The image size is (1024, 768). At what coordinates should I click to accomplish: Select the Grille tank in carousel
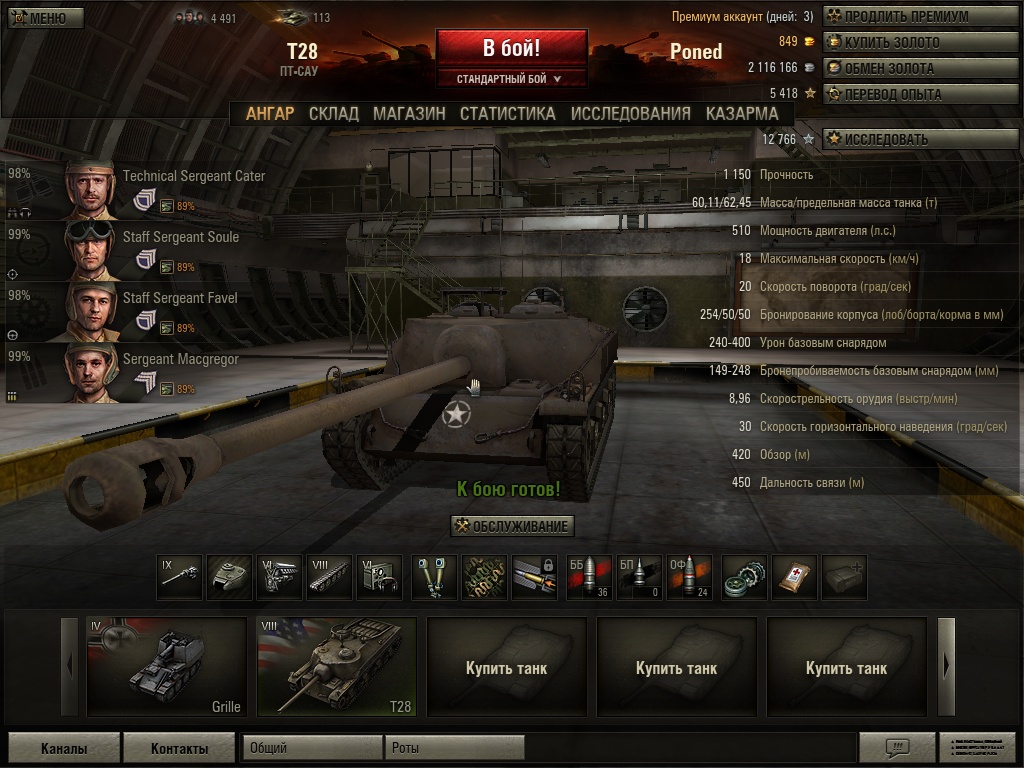click(x=166, y=667)
